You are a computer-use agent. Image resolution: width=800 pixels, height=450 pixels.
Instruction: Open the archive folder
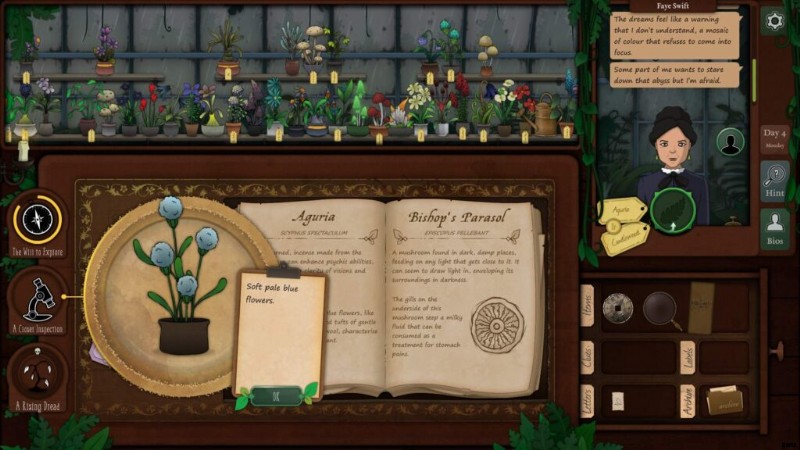pyautogui.click(x=724, y=400)
